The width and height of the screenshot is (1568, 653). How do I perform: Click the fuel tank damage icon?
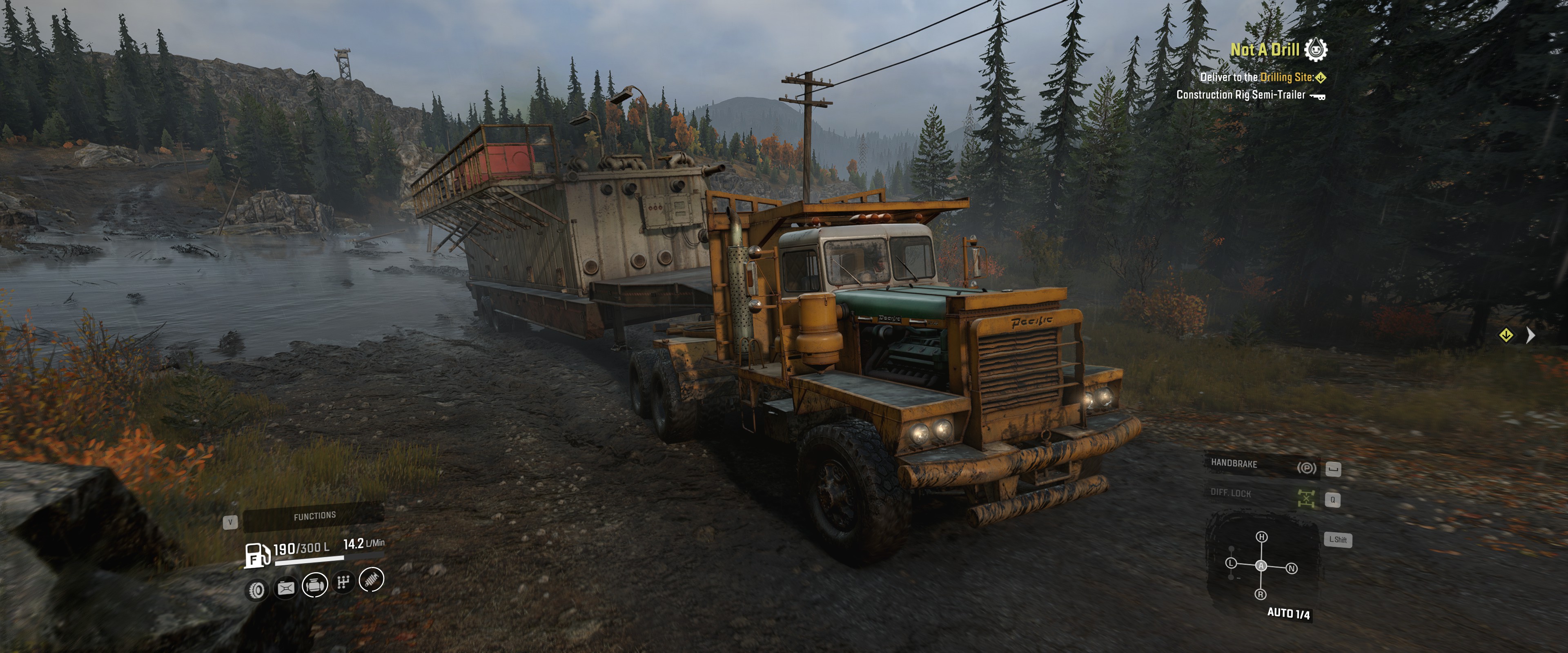[x=285, y=587]
